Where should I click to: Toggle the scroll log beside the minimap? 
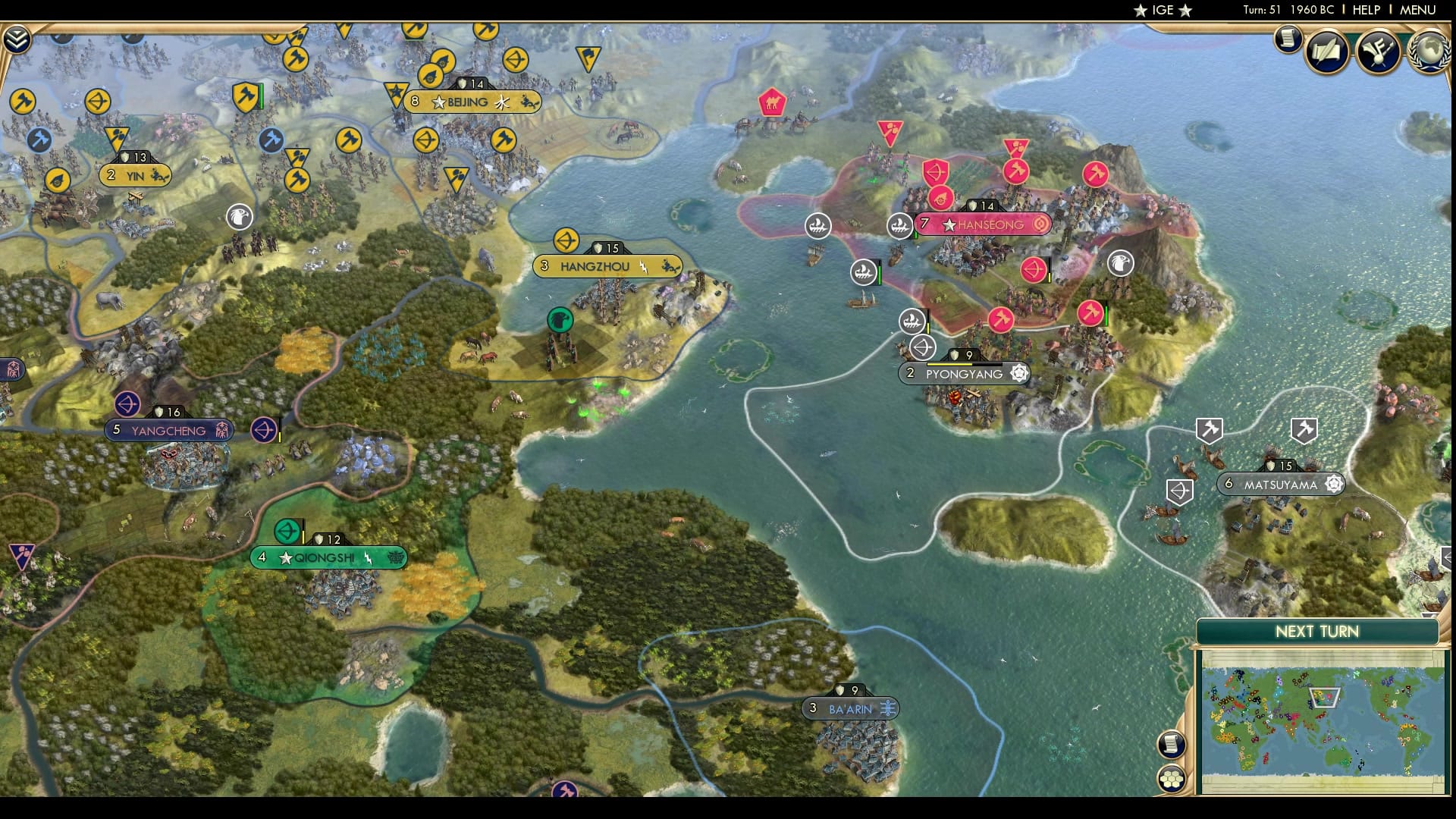[1172, 745]
